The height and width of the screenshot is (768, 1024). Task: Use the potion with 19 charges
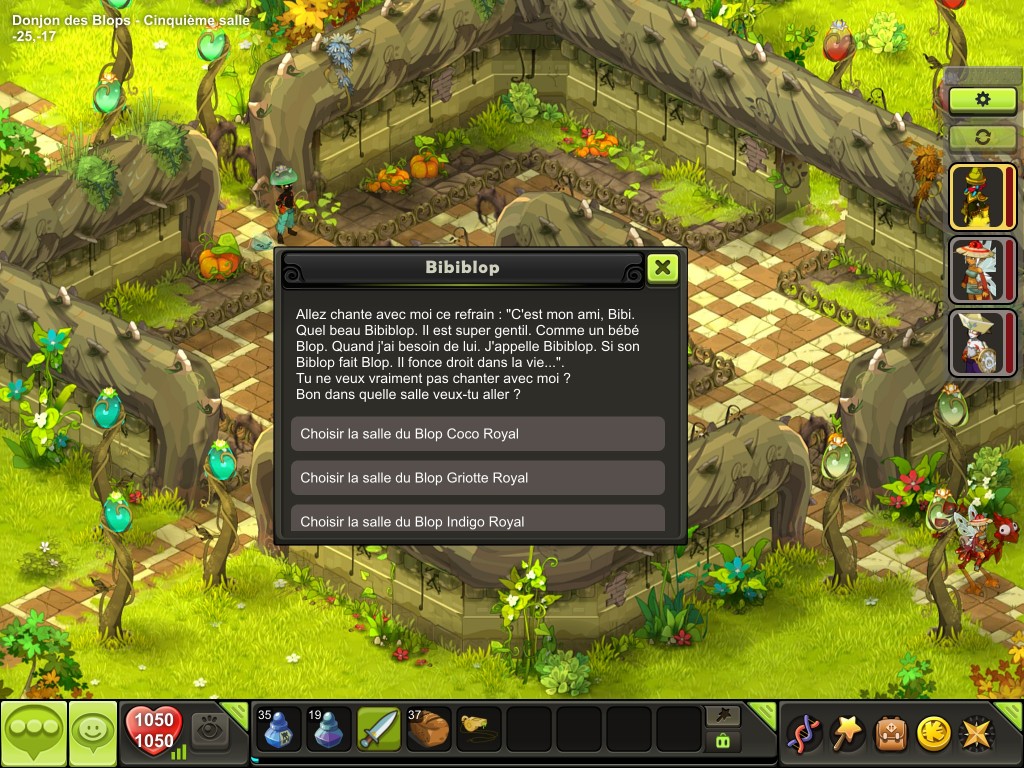tap(329, 730)
